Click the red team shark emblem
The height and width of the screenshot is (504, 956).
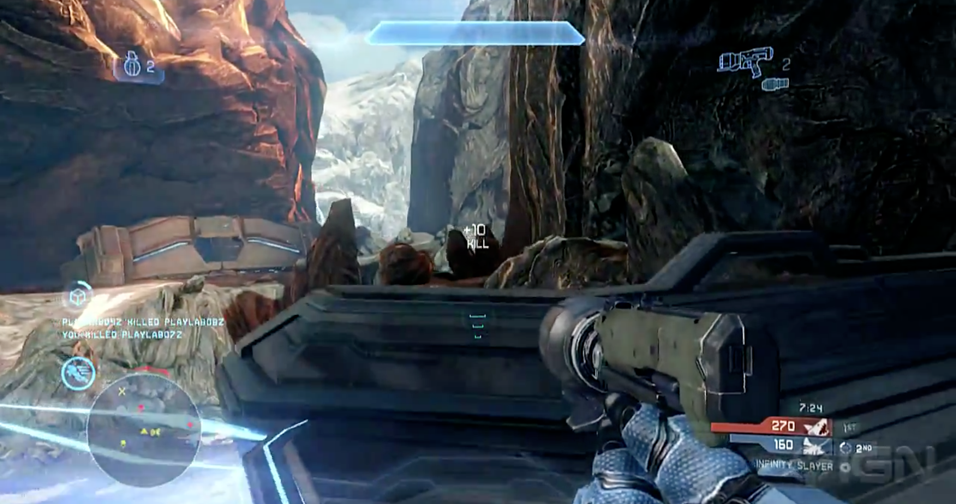point(817,427)
